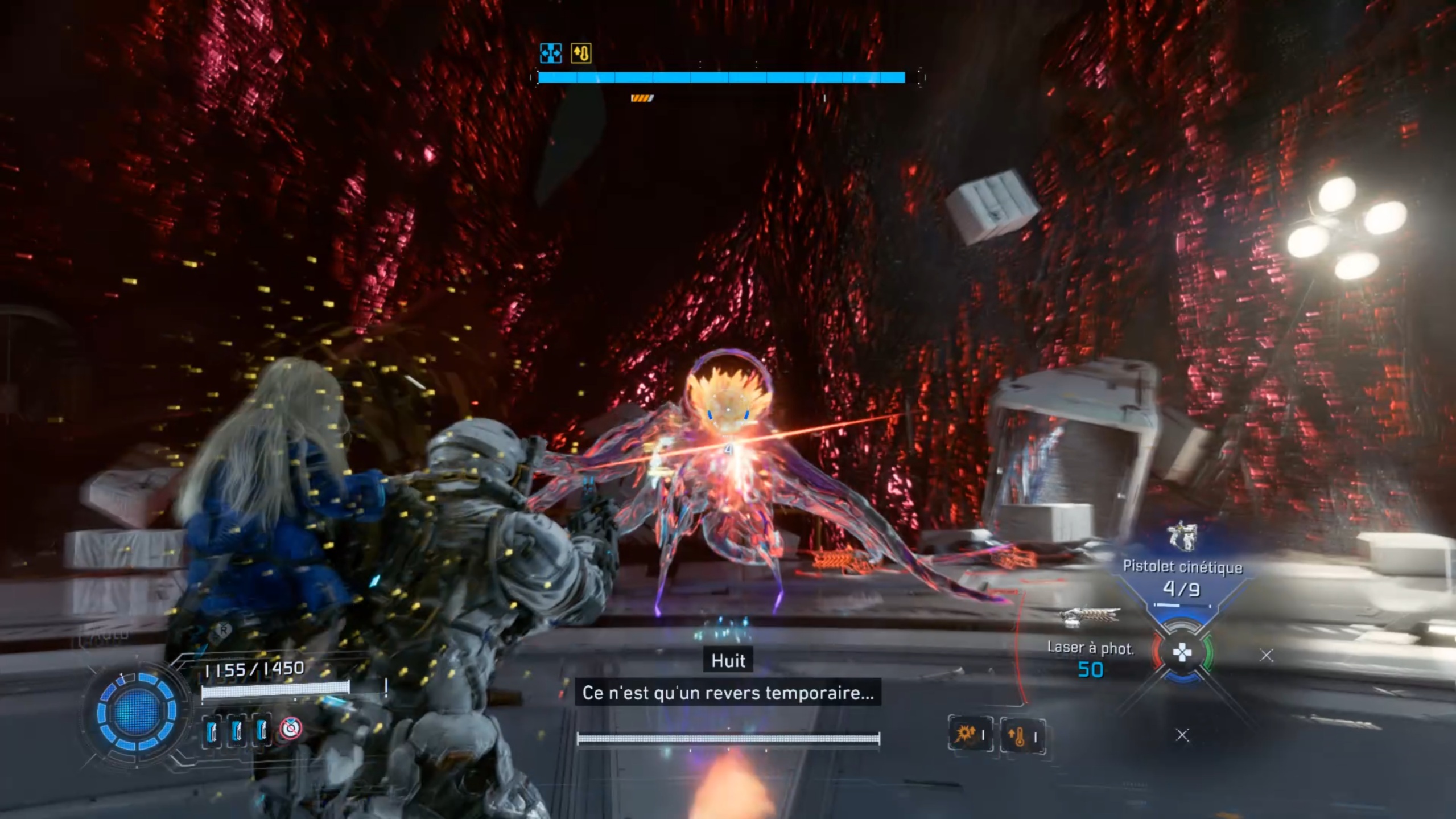The width and height of the screenshot is (1456, 819).
Task: Inspect the yellow thermometer status icon above the boss bar
Action: click(x=581, y=53)
